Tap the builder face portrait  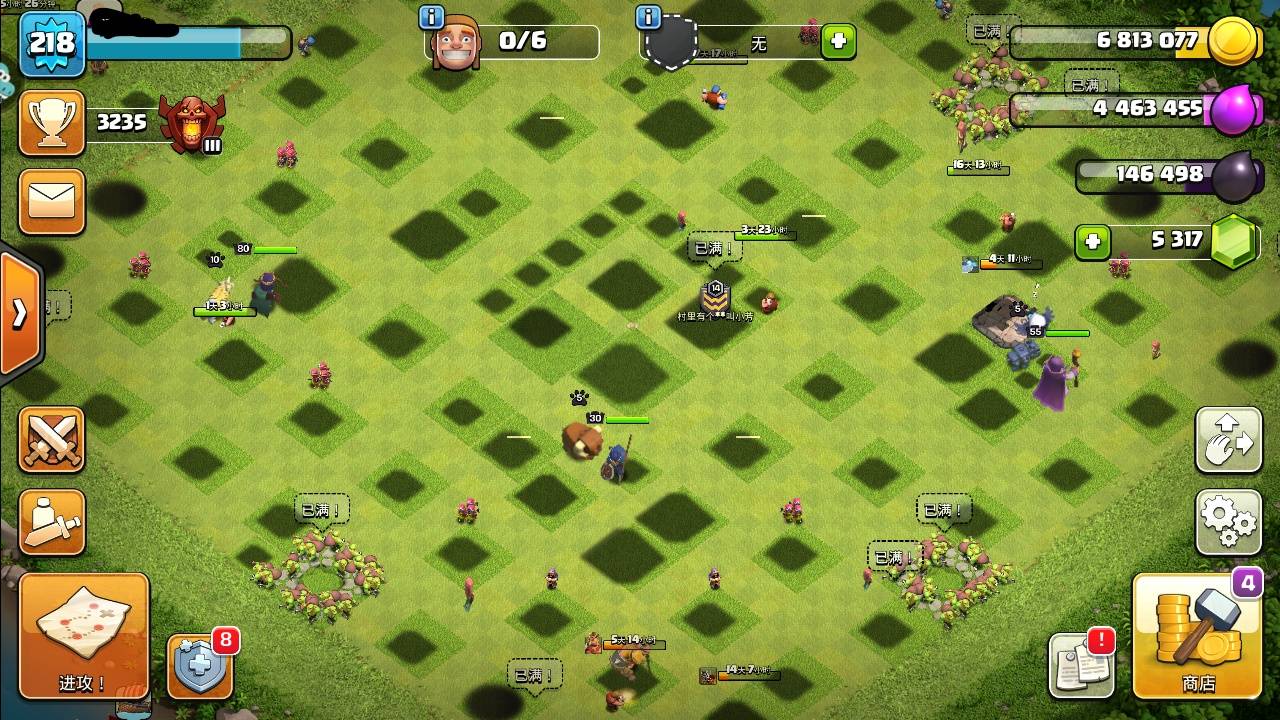456,44
